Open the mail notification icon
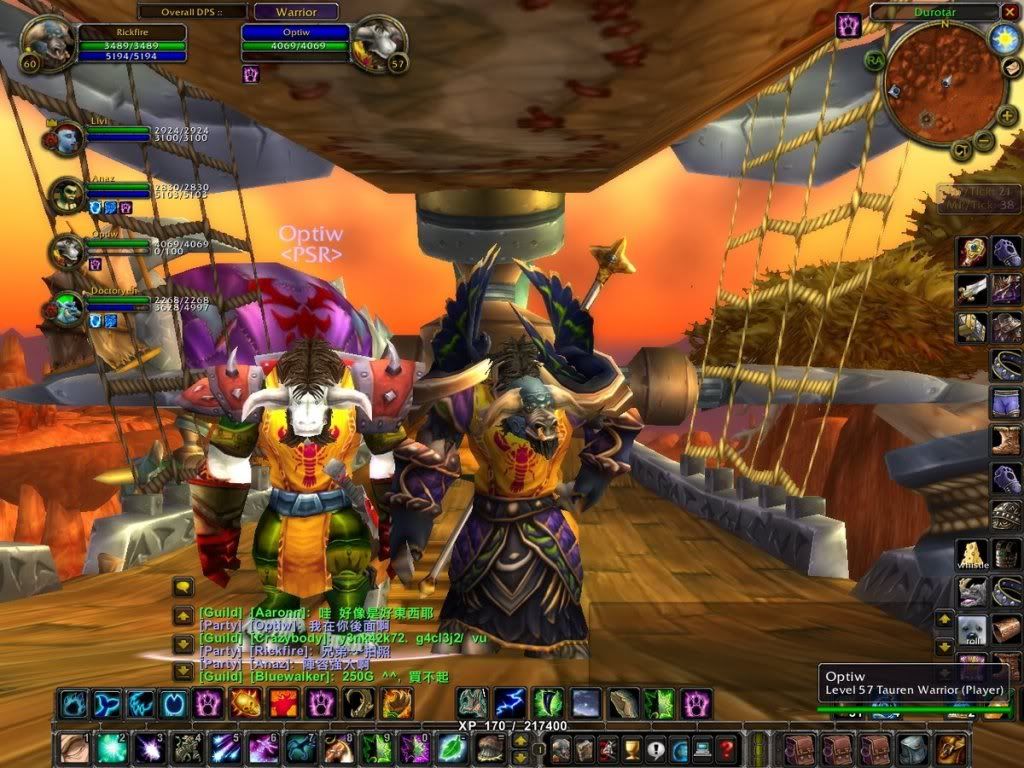This screenshot has height=768, width=1024. coord(1011,68)
